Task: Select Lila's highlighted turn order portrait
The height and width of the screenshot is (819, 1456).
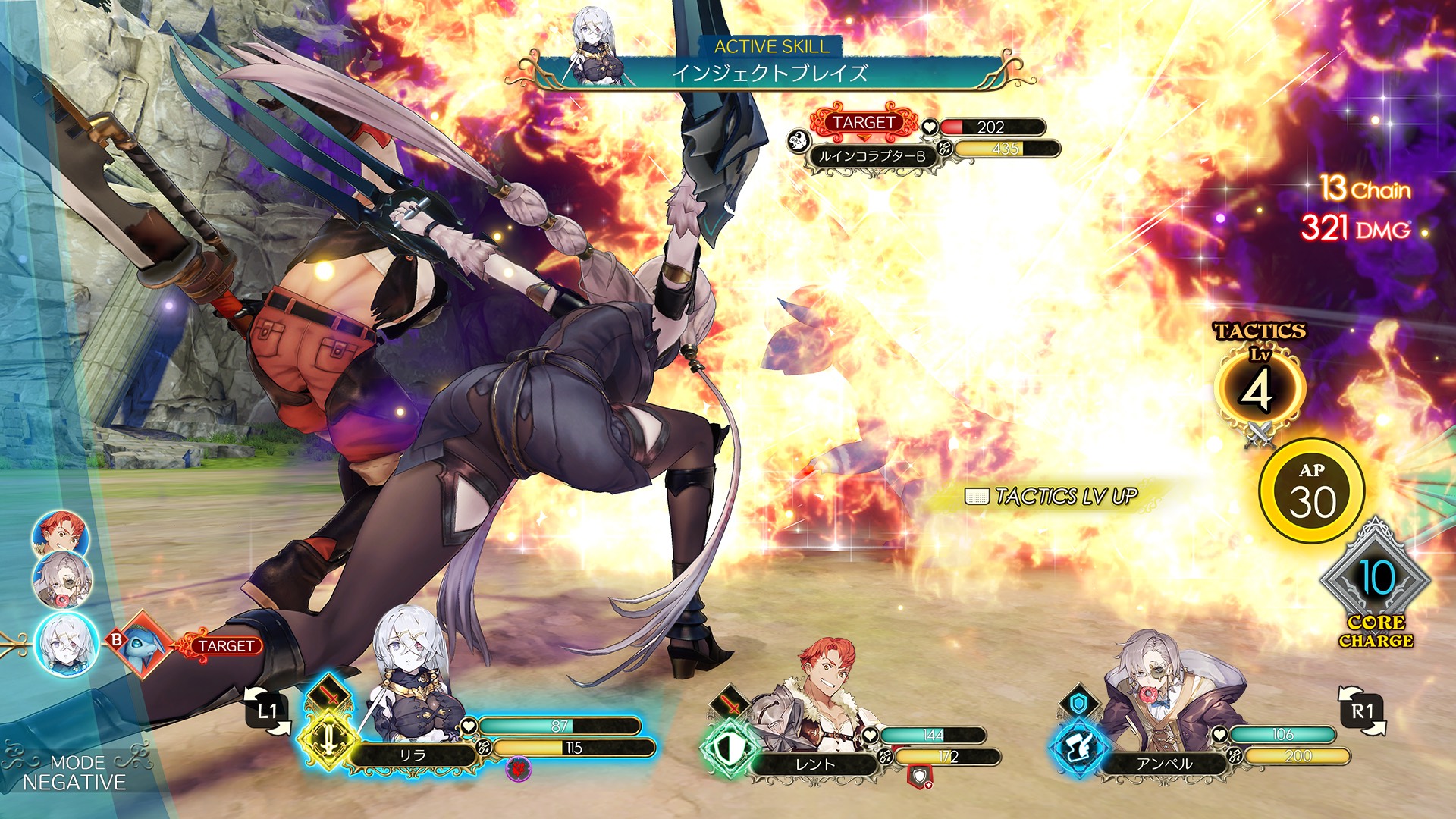Action: pos(66,645)
